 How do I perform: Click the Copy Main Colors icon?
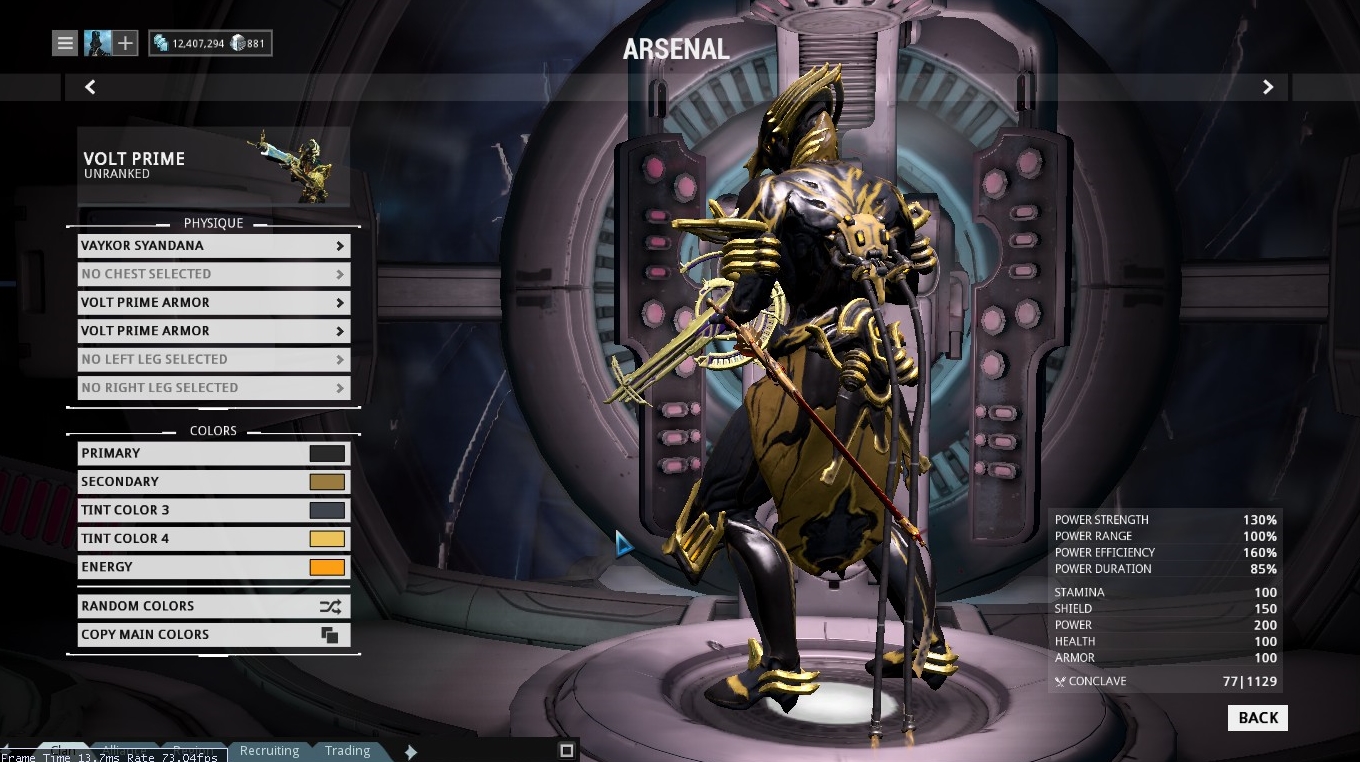[330, 634]
